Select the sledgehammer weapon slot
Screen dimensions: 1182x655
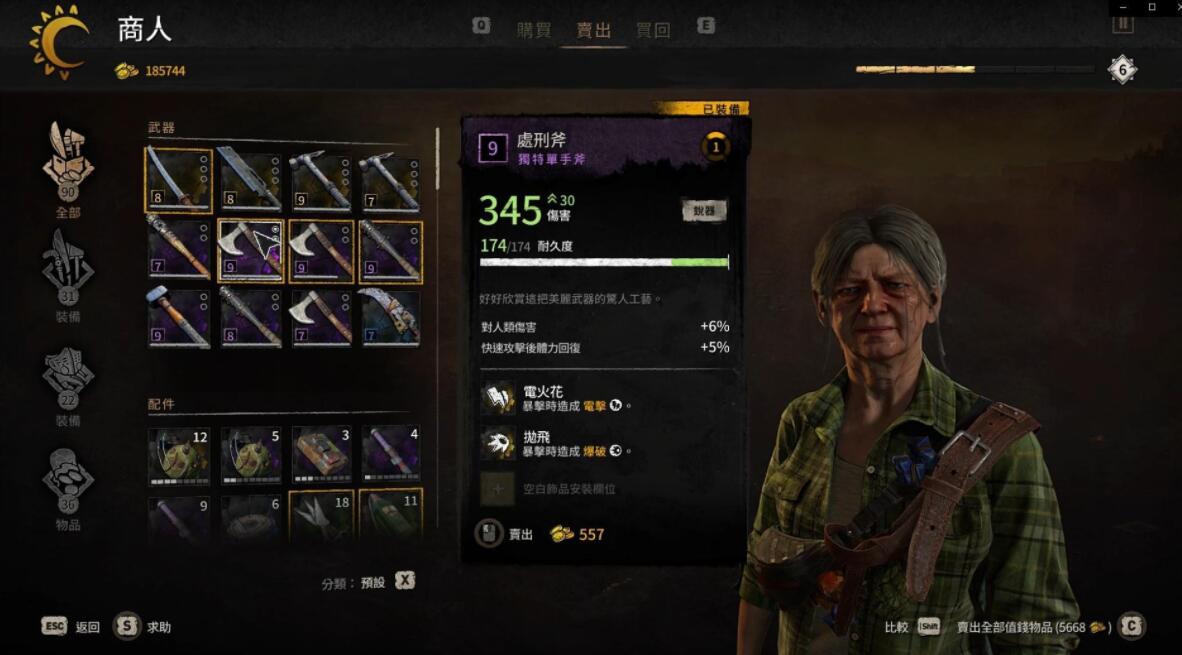click(179, 318)
